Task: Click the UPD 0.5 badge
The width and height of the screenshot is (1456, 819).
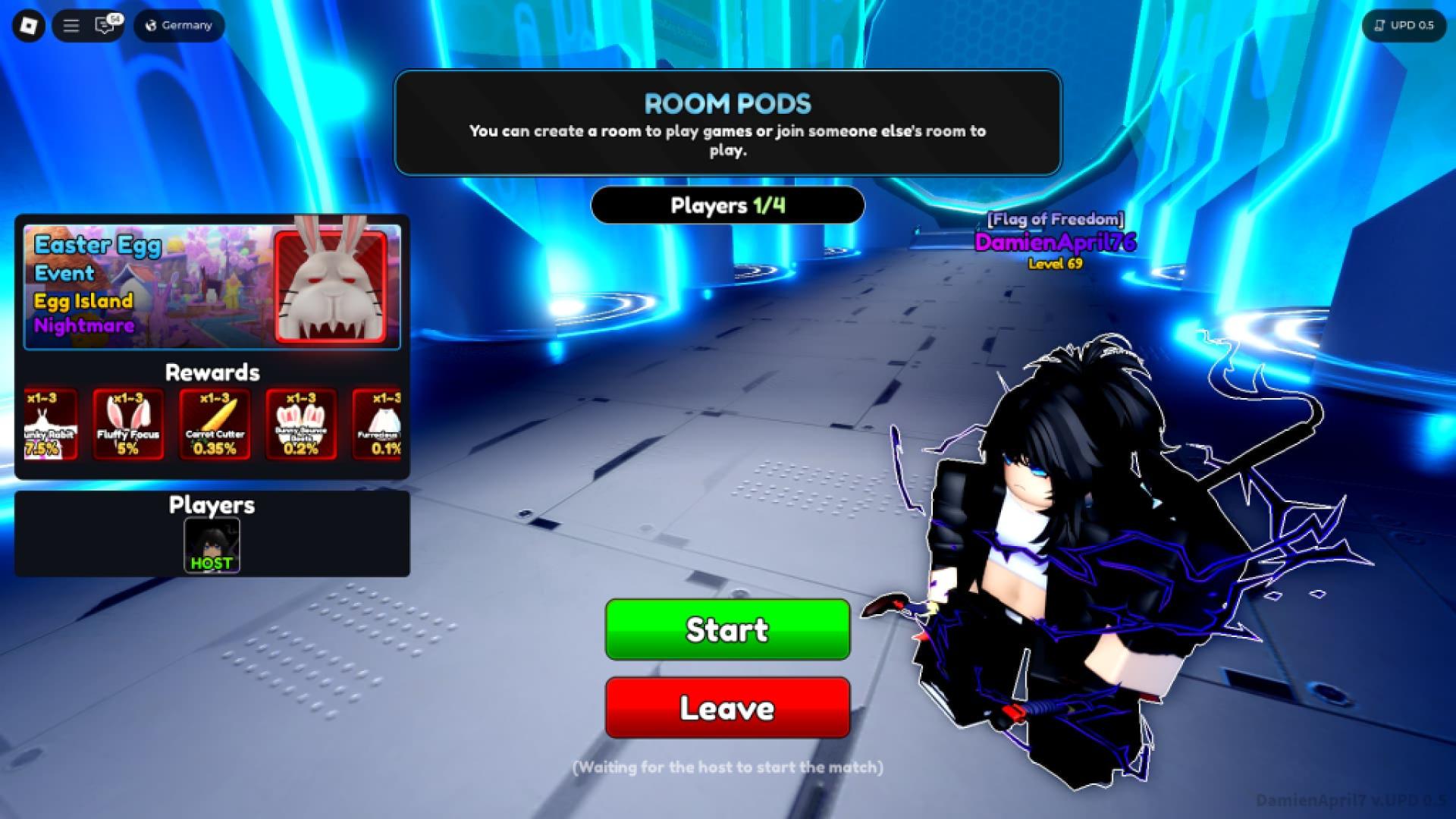Action: 1404,25
